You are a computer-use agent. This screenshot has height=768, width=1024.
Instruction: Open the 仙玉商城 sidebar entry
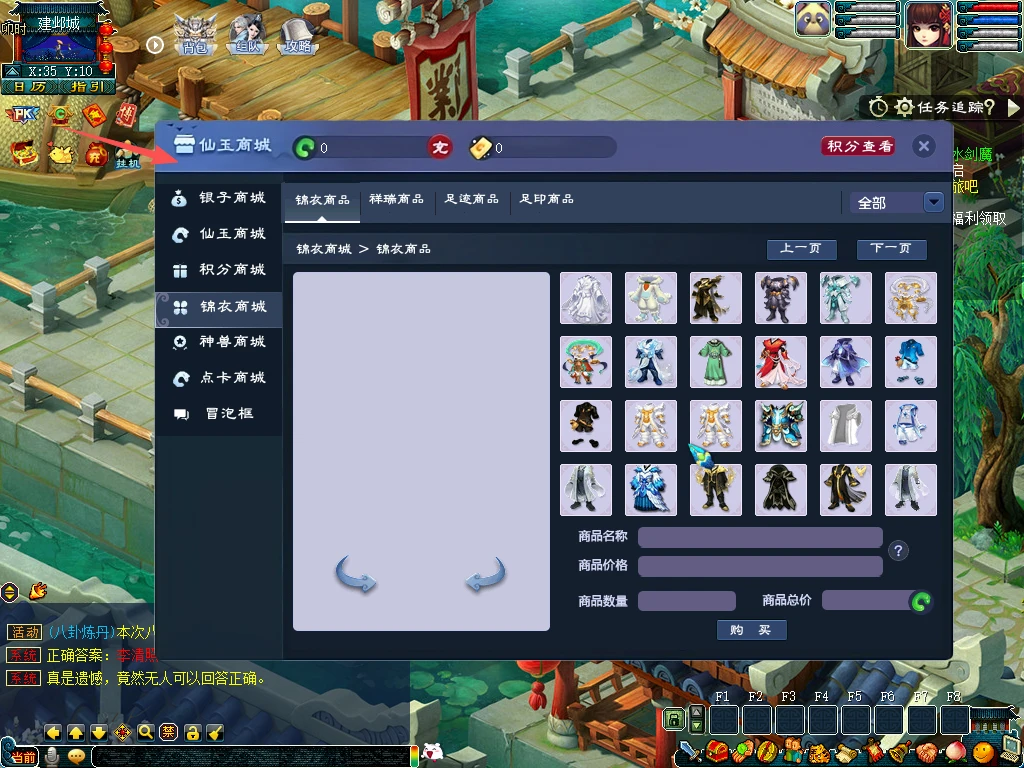(x=219, y=234)
